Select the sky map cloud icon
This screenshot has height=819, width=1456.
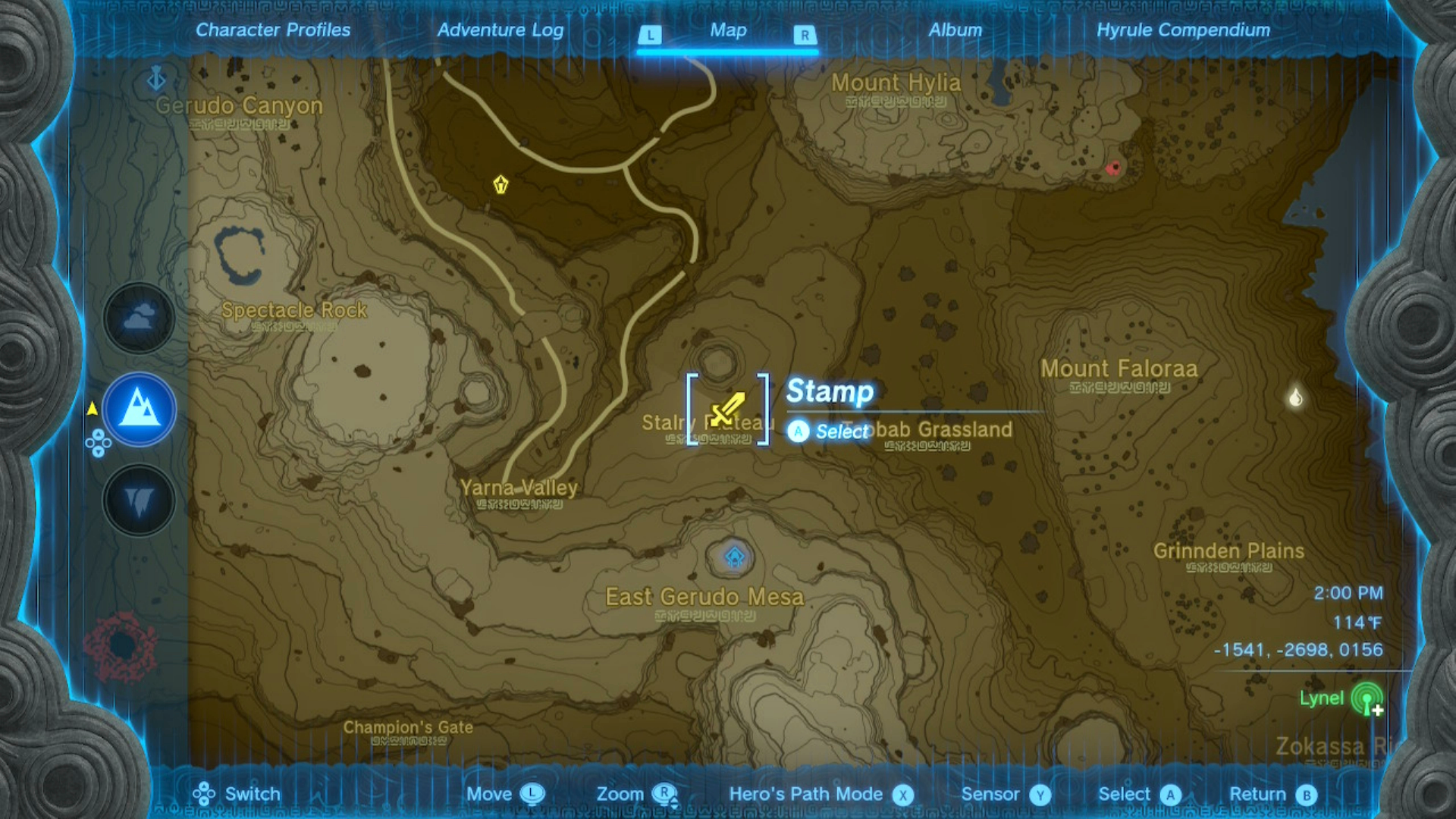tap(137, 318)
